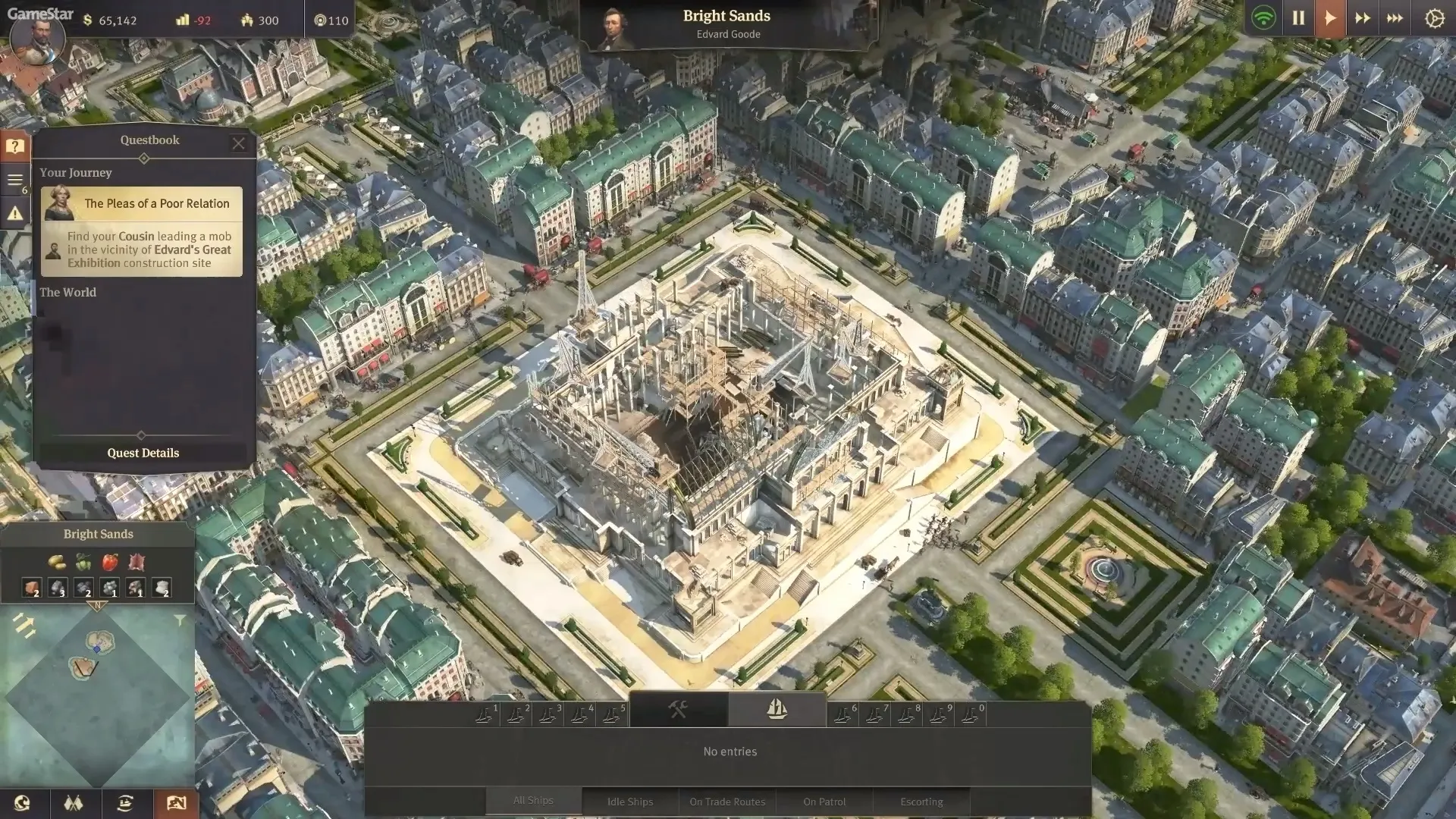Image resolution: width=1456 pixels, height=819 pixels.
Task: Click the red bell pepper fertility icon
Action: click(110, 563)
